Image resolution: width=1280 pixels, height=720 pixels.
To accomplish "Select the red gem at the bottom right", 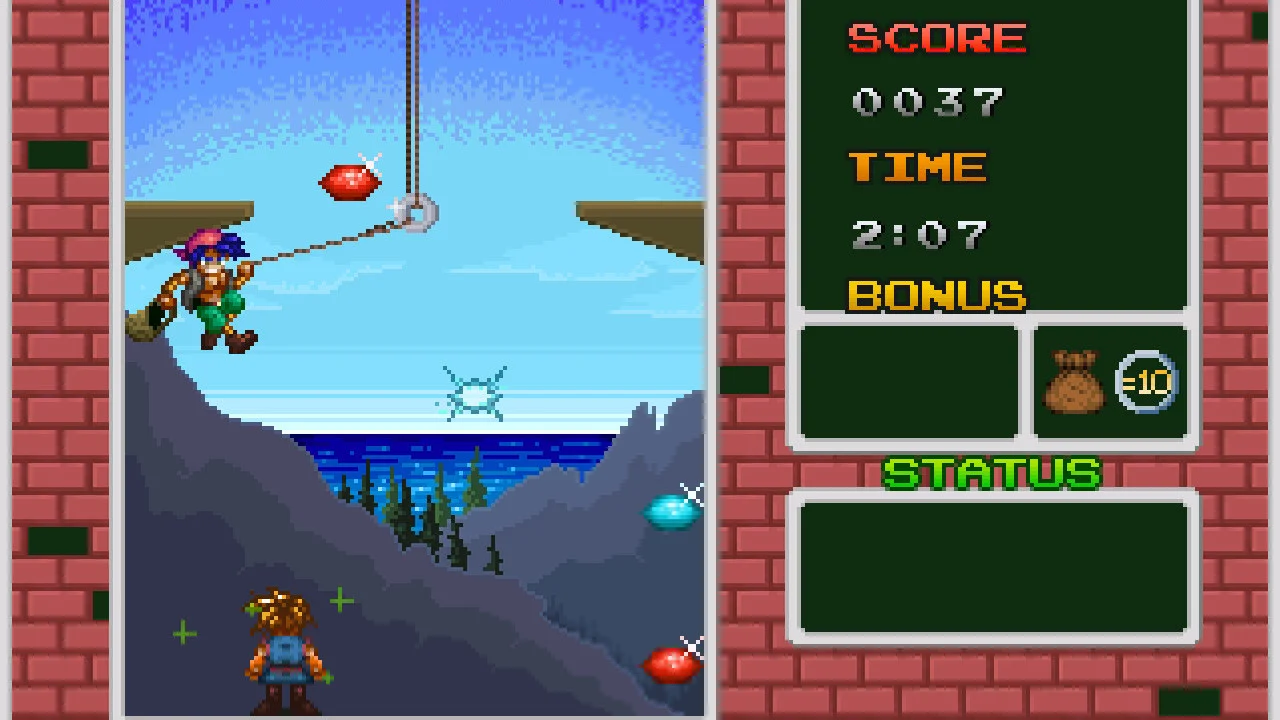I will tap(672, 662).
